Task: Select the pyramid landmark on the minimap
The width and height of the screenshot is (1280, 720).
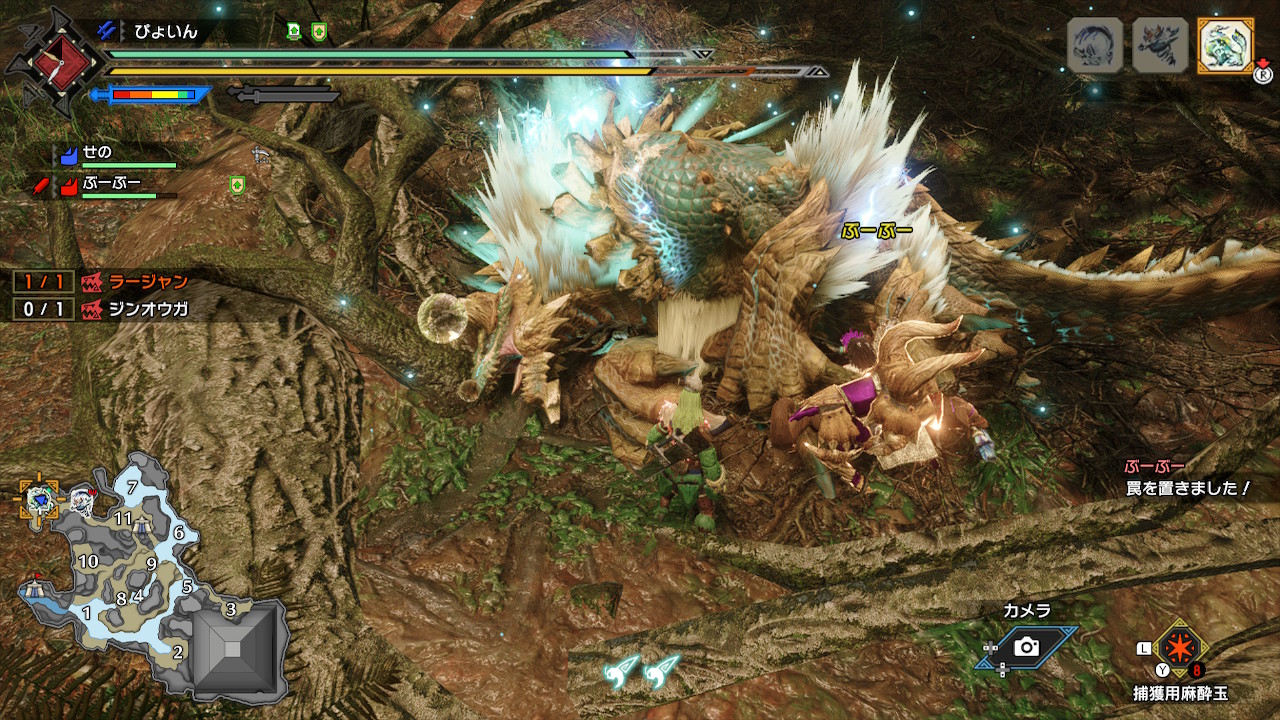Action: 232,650
